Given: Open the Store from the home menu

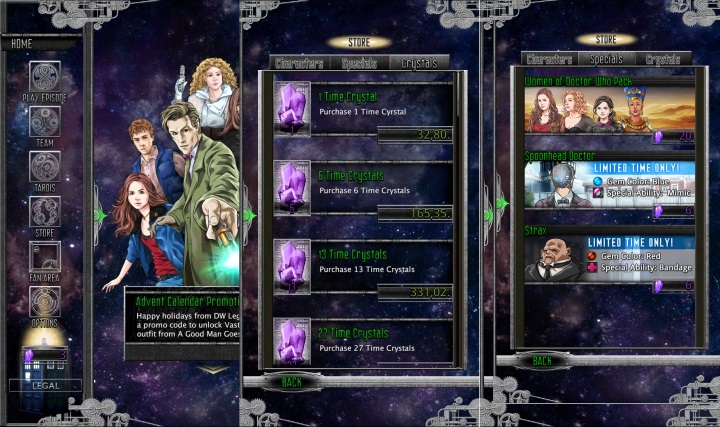Looking at the screenshot, I should pyautogui.click(x=44, y=212).
